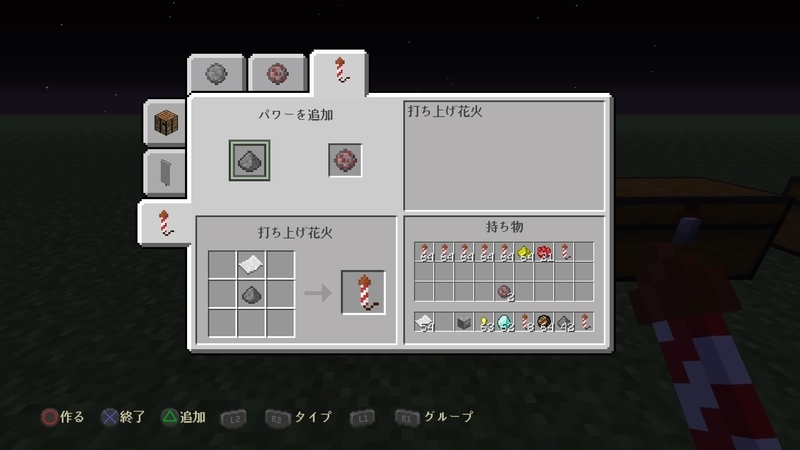This screenshot has height=450, width=800.
Task: Take the firework rocket from the output slot
Action: point(363,293)
